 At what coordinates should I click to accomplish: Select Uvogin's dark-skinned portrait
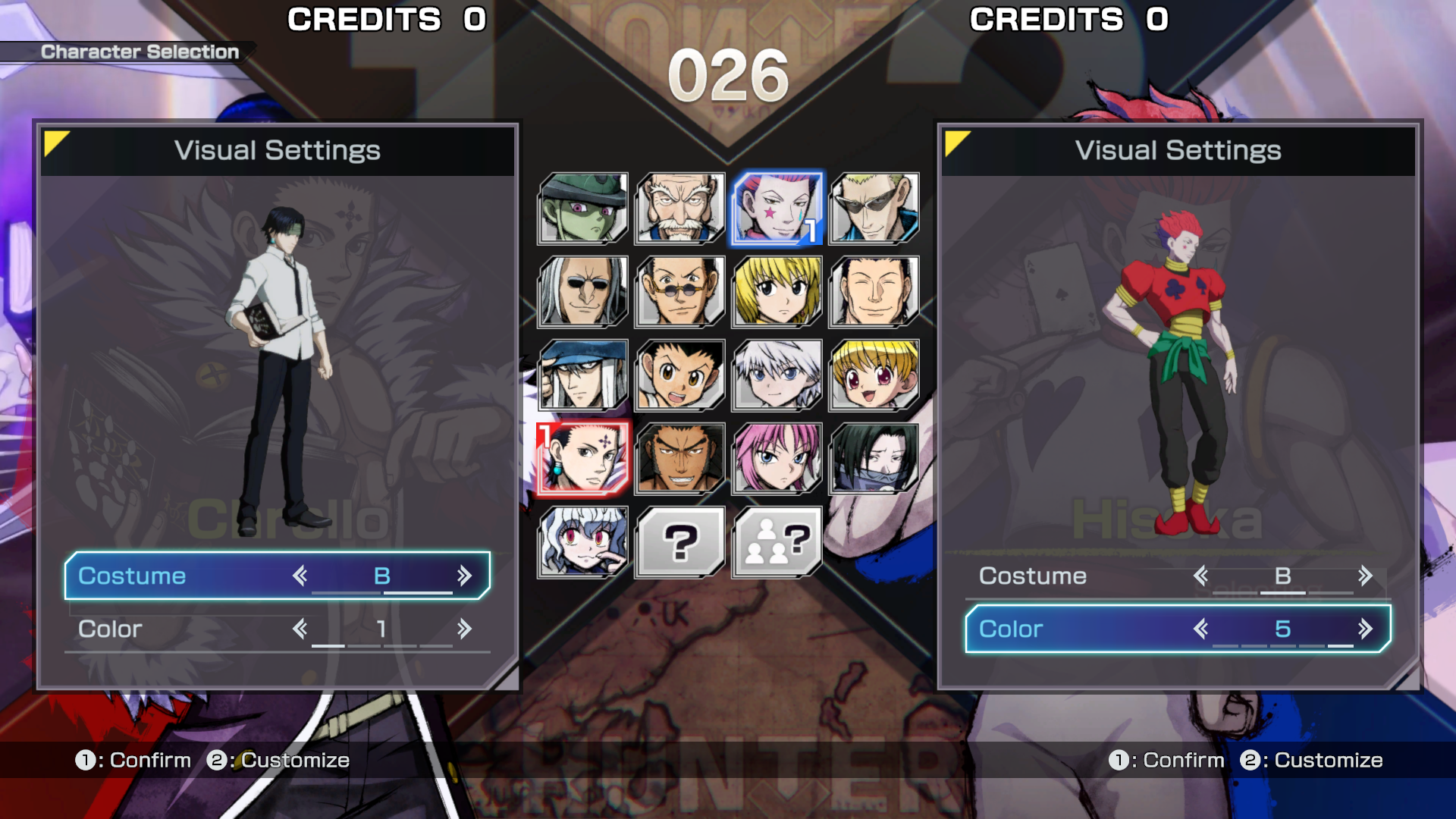[679, 459]
